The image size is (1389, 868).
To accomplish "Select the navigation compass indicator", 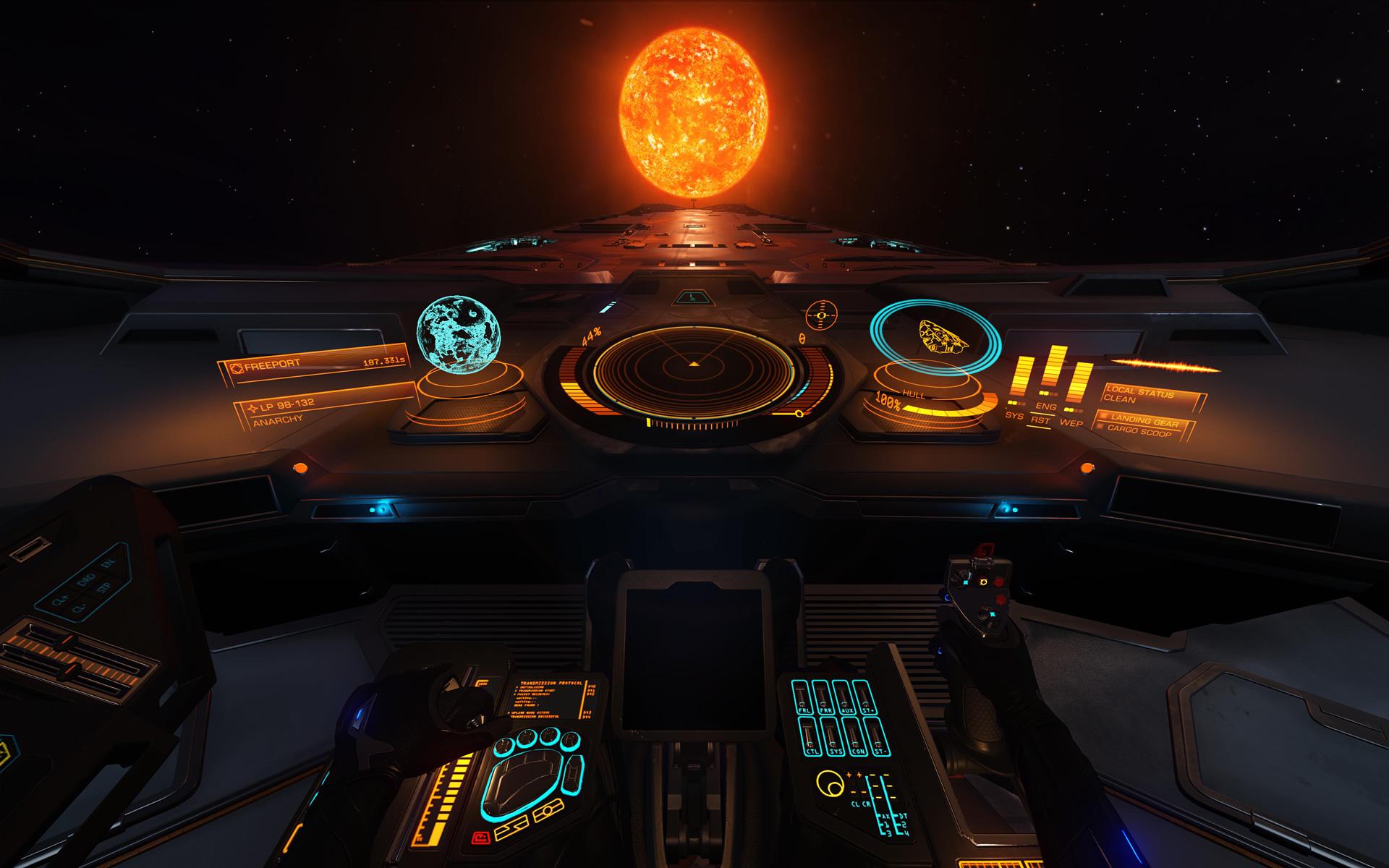I will (820, 315).
